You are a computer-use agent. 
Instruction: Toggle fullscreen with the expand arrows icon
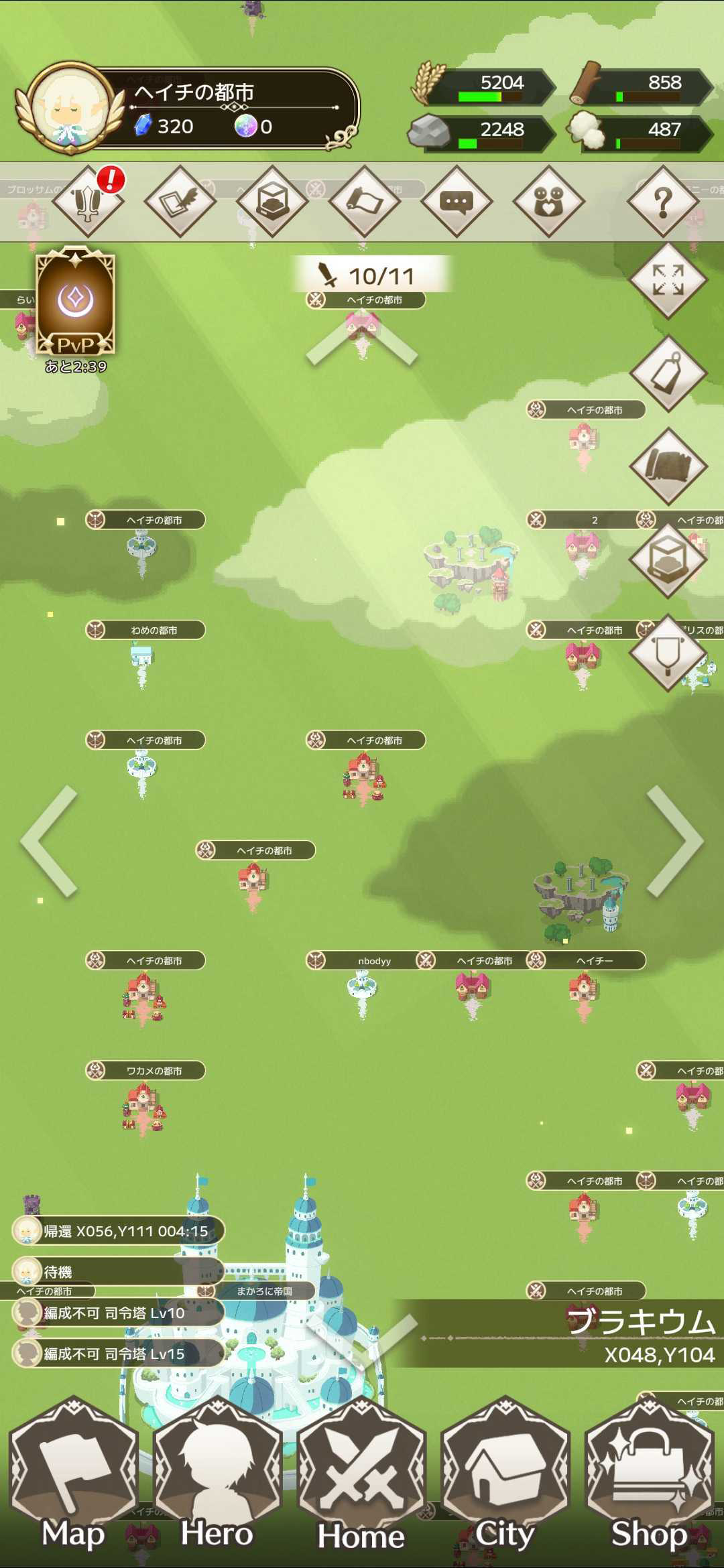[668, 280]
